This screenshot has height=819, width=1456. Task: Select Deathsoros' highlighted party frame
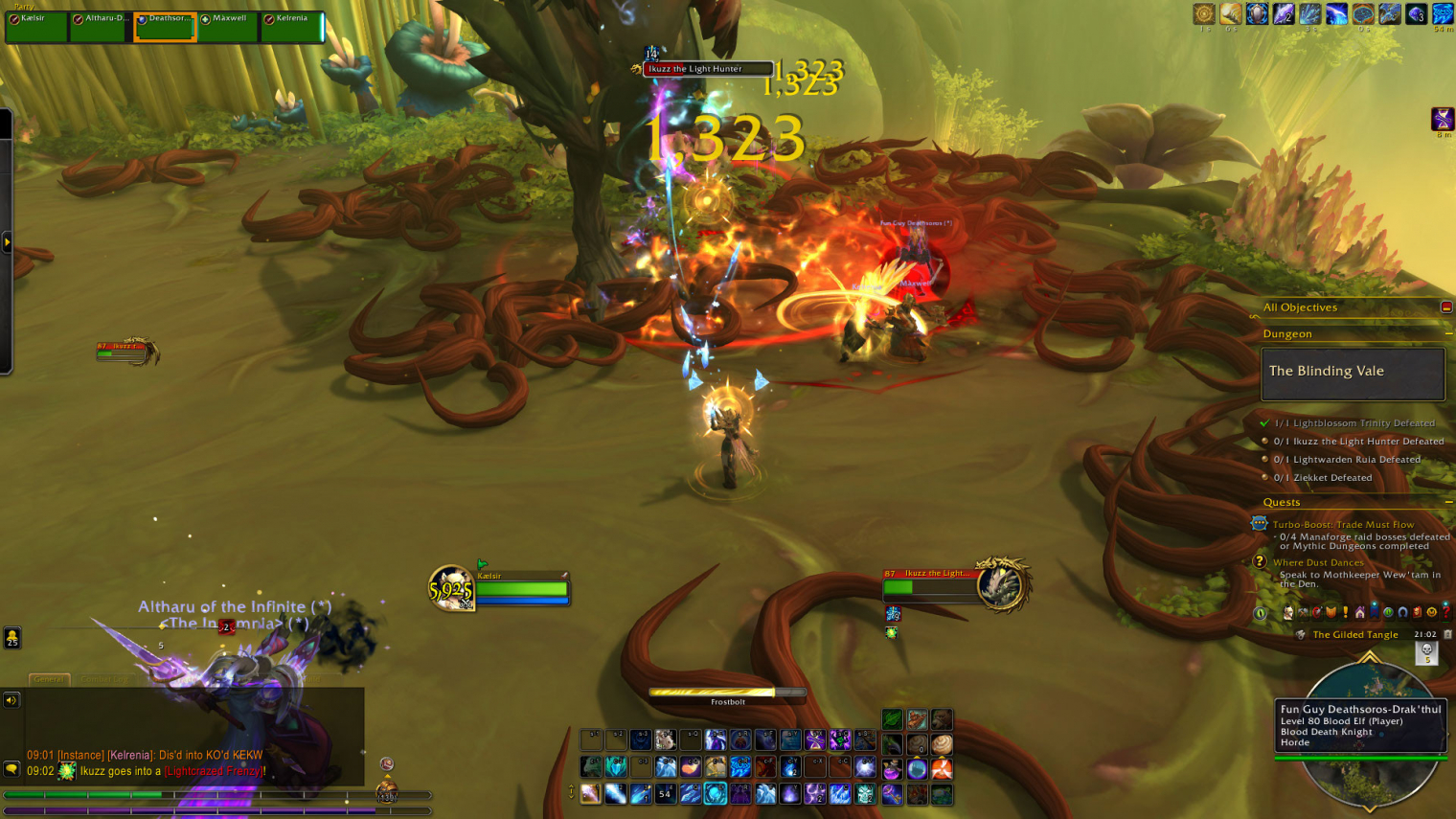click(165, 27)
